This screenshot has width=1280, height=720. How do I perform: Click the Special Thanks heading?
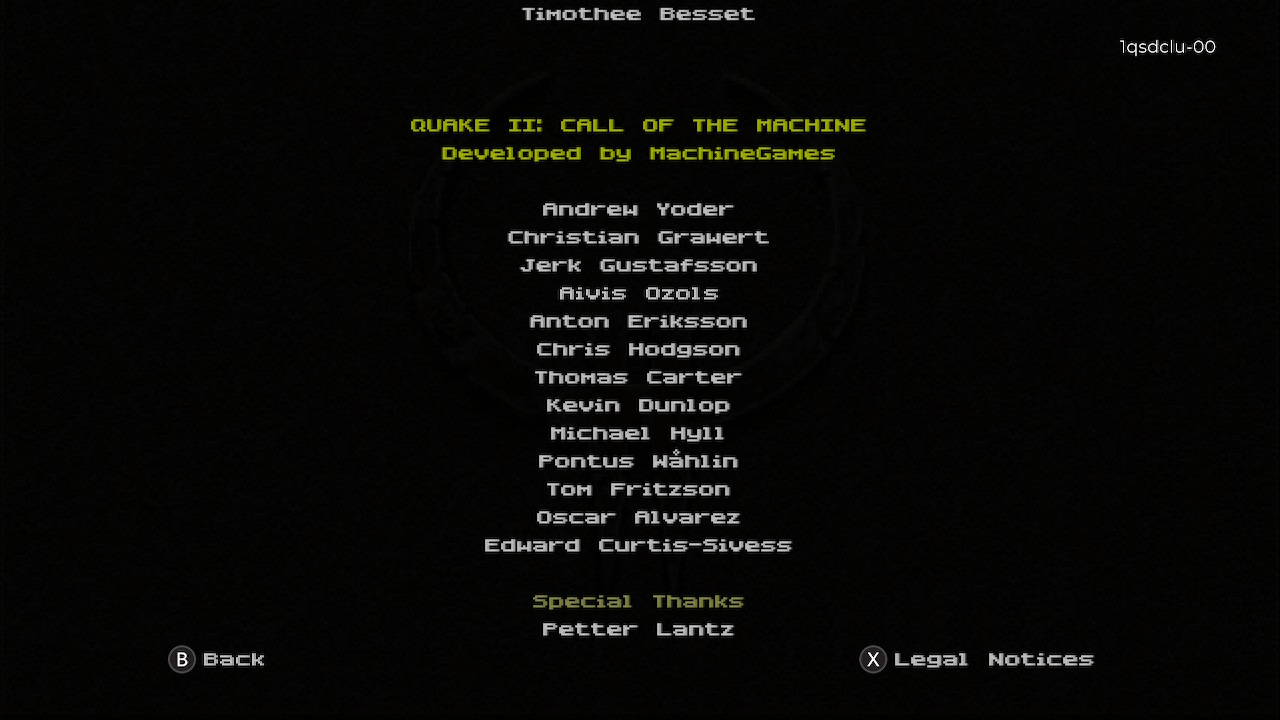[638, 600]
